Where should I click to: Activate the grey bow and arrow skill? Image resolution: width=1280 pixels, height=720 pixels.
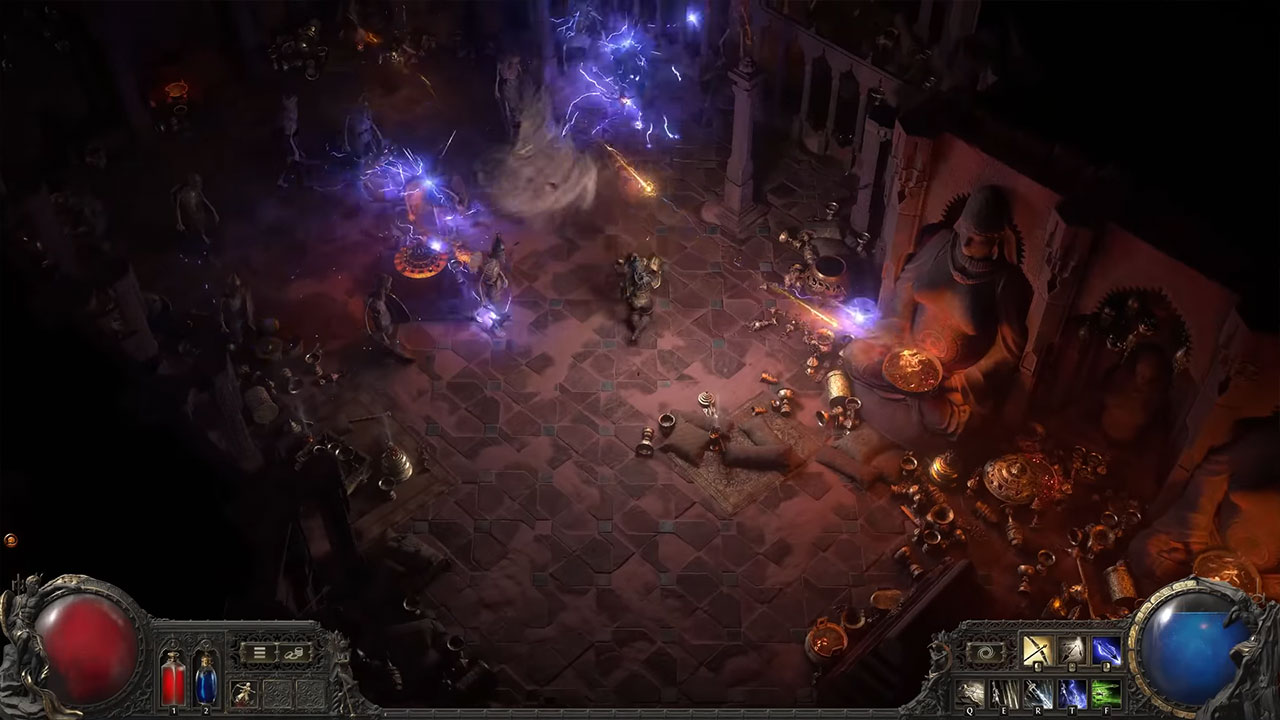[1071, 652]
